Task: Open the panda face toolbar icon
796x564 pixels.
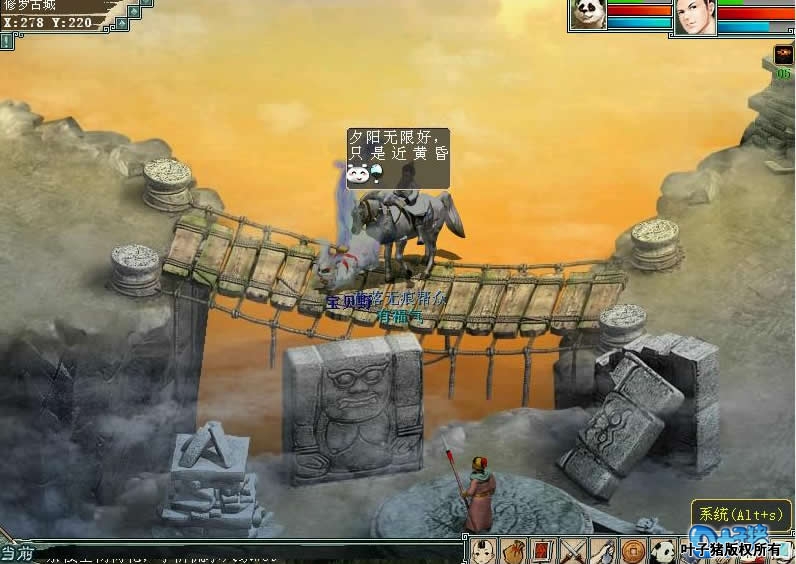Action: pos(662,550)
